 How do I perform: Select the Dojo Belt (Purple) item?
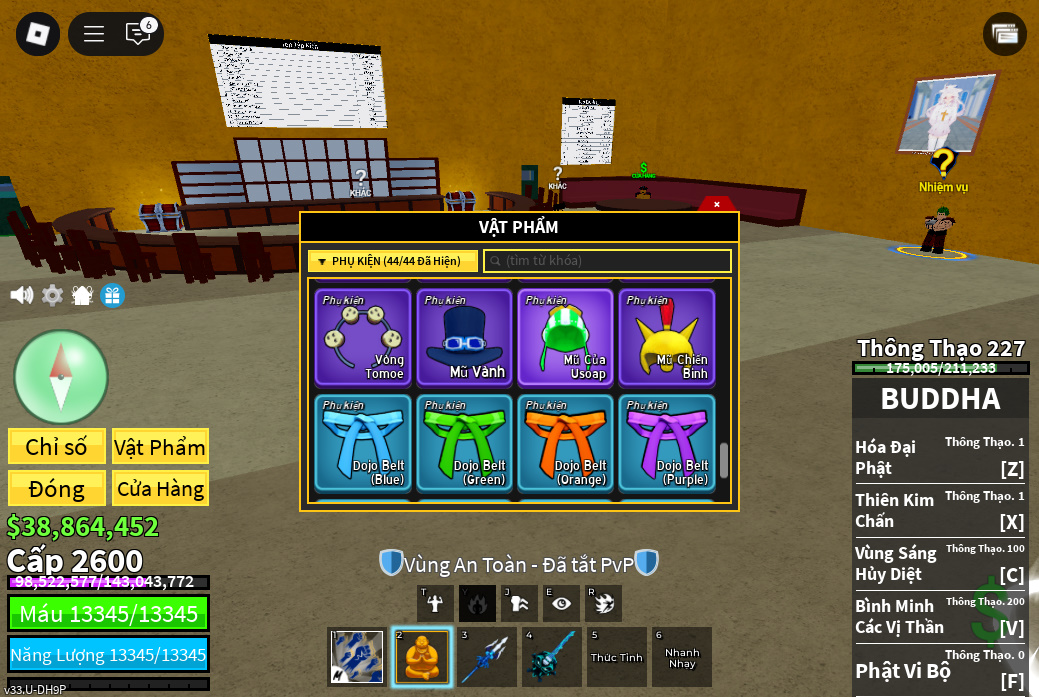click(666, 442)
